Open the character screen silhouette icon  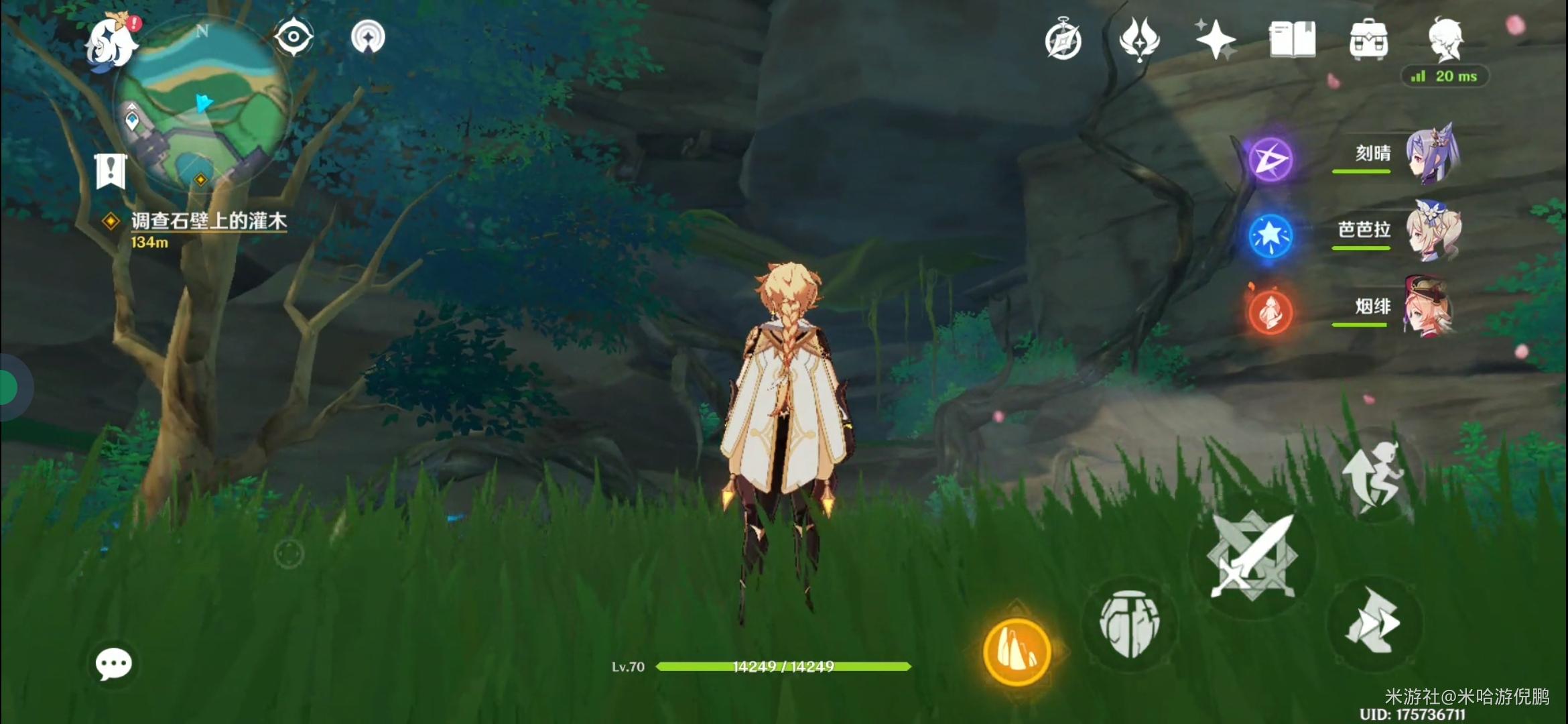[1445, 39]
